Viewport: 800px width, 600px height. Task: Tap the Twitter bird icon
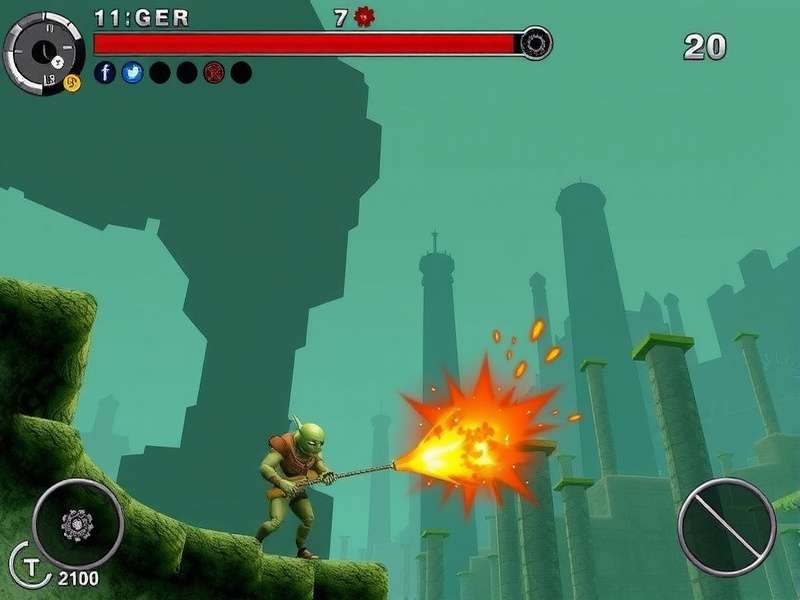tap(132, 73)
